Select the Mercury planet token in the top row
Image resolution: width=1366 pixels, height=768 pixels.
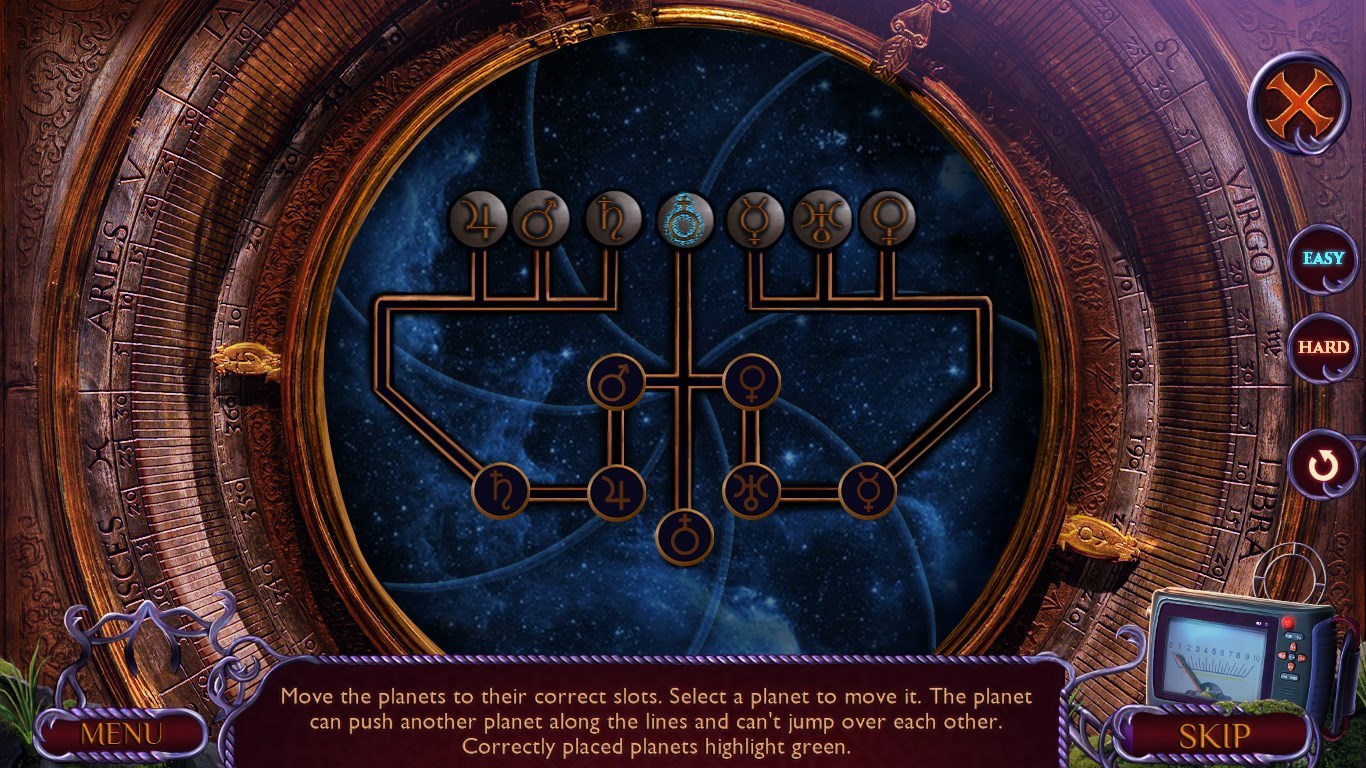point(754,219)
